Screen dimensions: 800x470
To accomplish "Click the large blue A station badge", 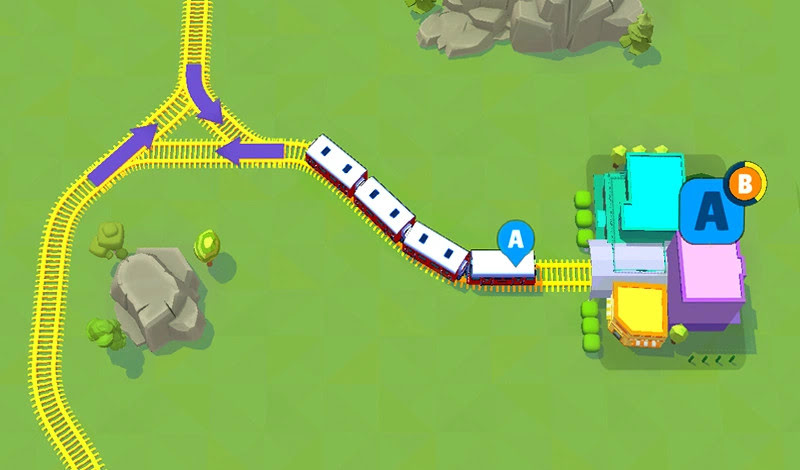I will click(x=711, y=210).
